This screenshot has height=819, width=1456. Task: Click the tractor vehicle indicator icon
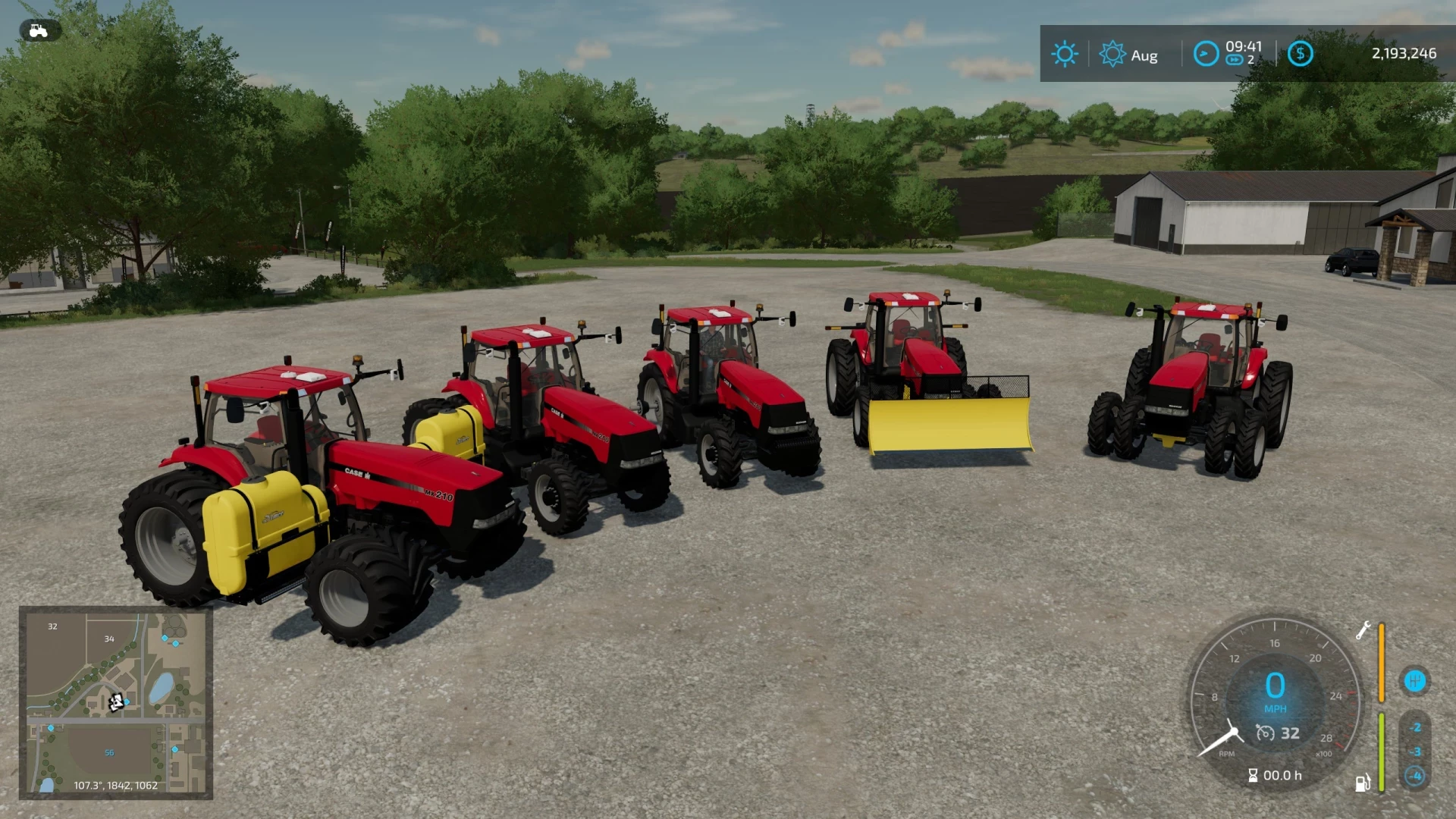tap(38, 30)
